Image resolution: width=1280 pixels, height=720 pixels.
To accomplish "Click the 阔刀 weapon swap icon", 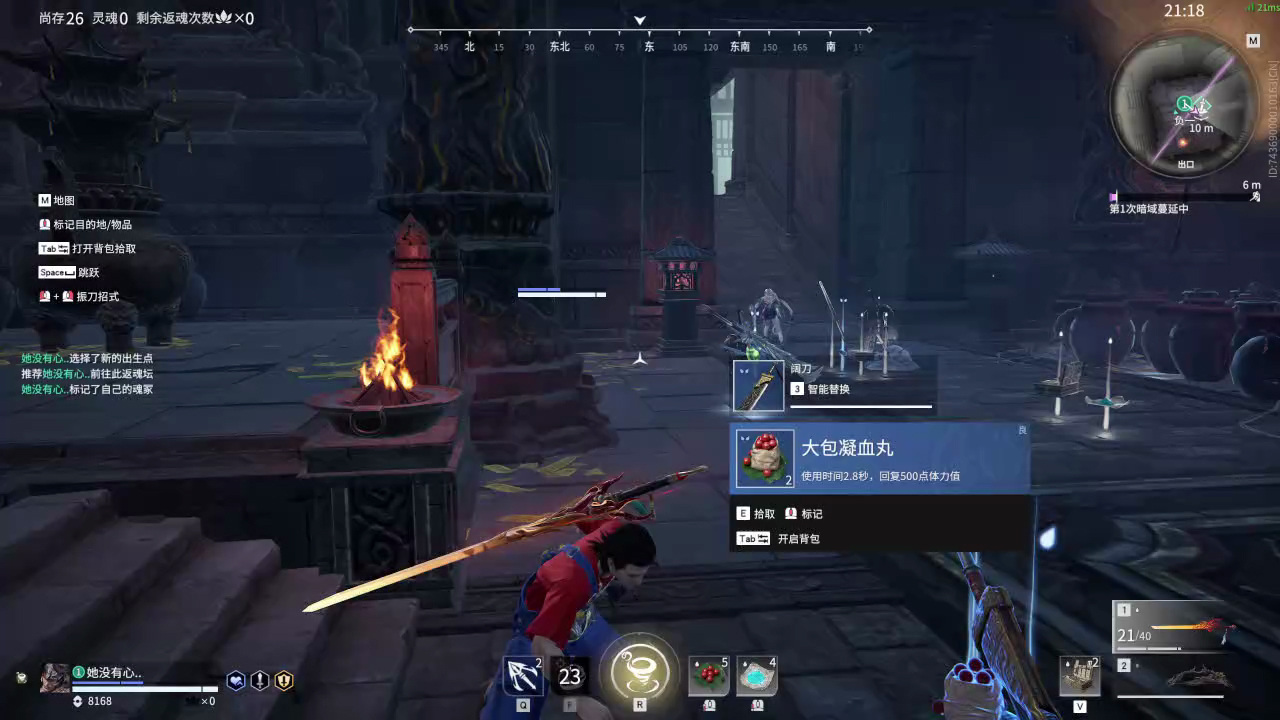I will click(757, 384).
